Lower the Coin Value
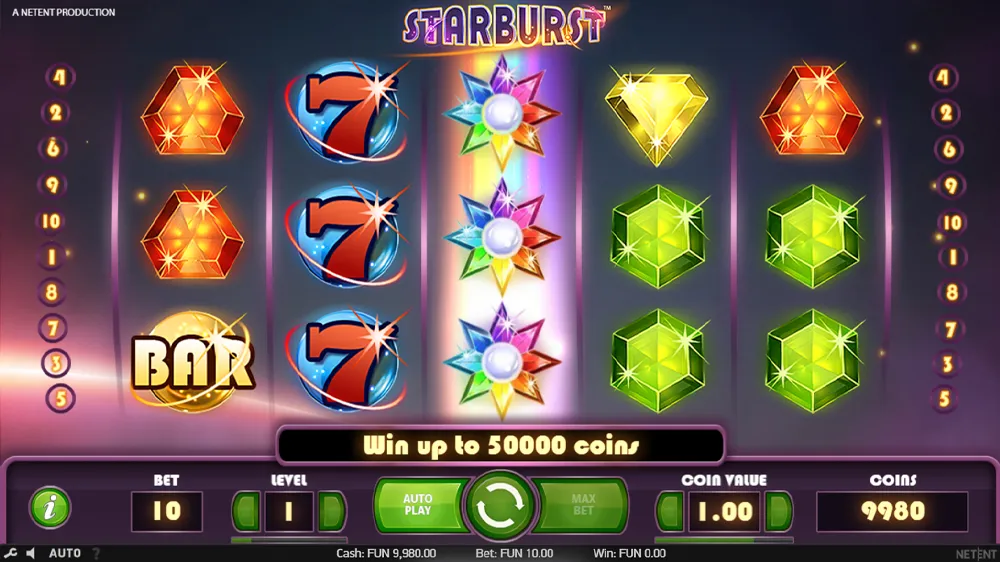Screen dimensions: 1000x562 (x=669, y=511)
